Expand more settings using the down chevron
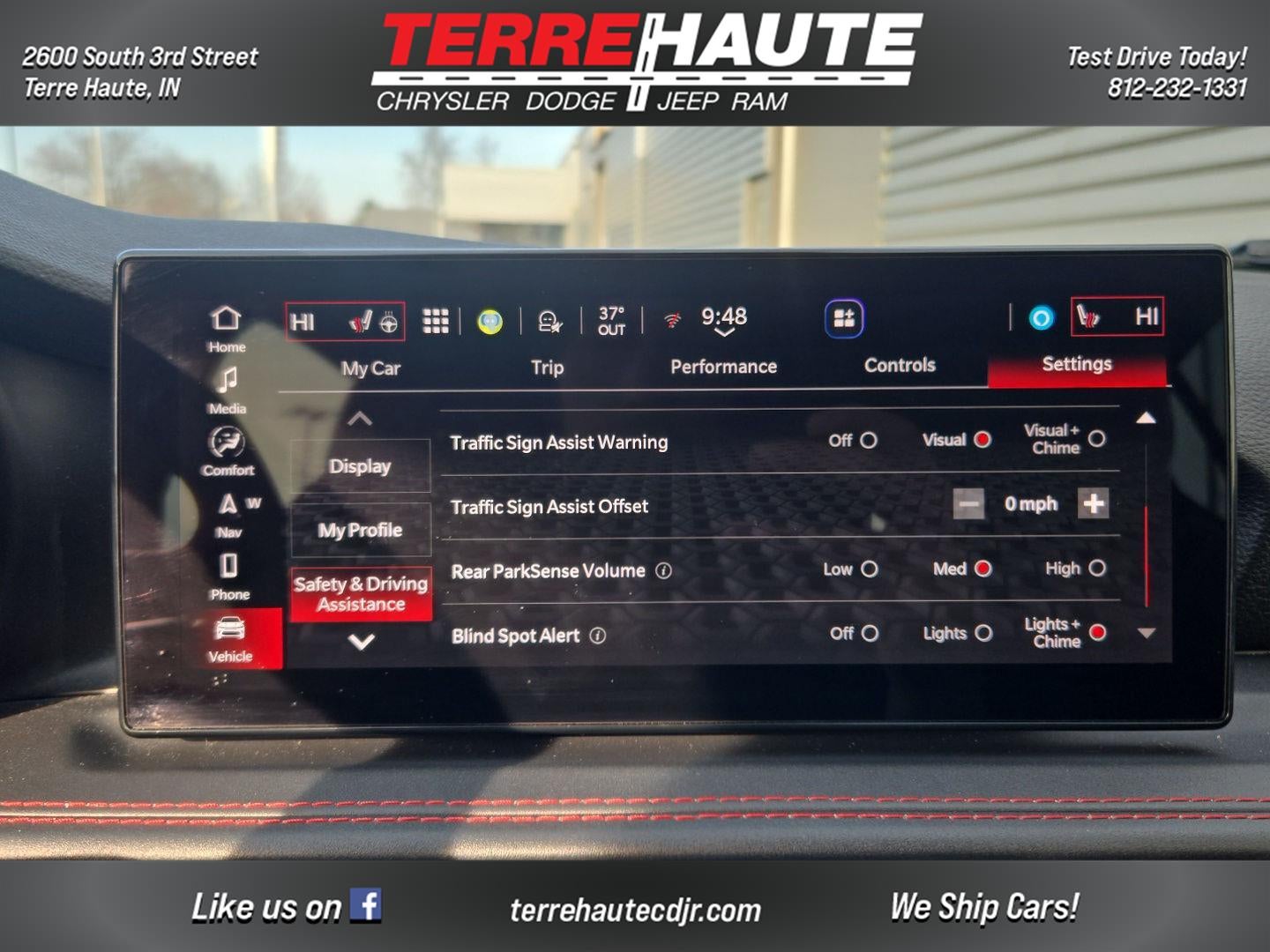Screen dimensions: 1270x952 coord(360,641)
